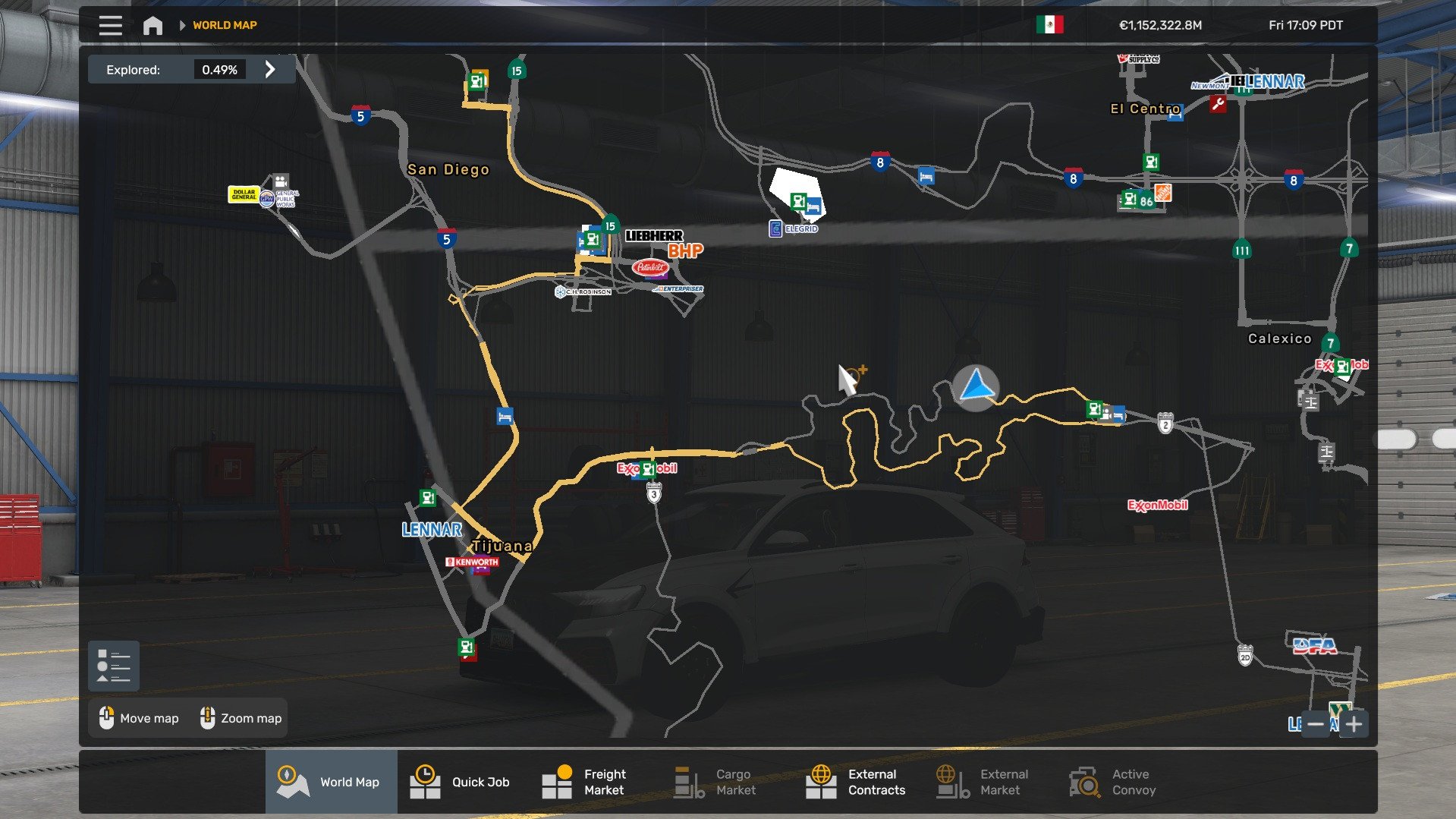Open the Freight Market tab
Image resolution: width=1456 pixels, height=819 pixels.
coord(585,782)
